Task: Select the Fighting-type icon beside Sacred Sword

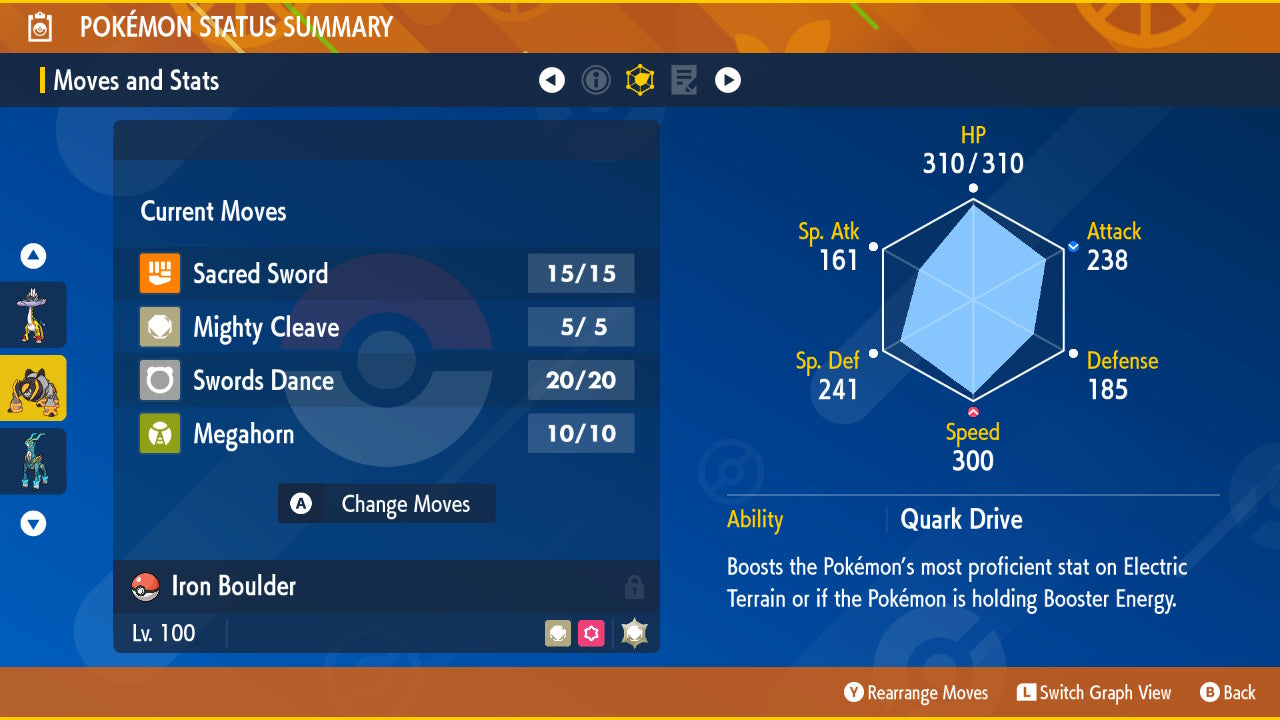Action: (x=160, y=273)
